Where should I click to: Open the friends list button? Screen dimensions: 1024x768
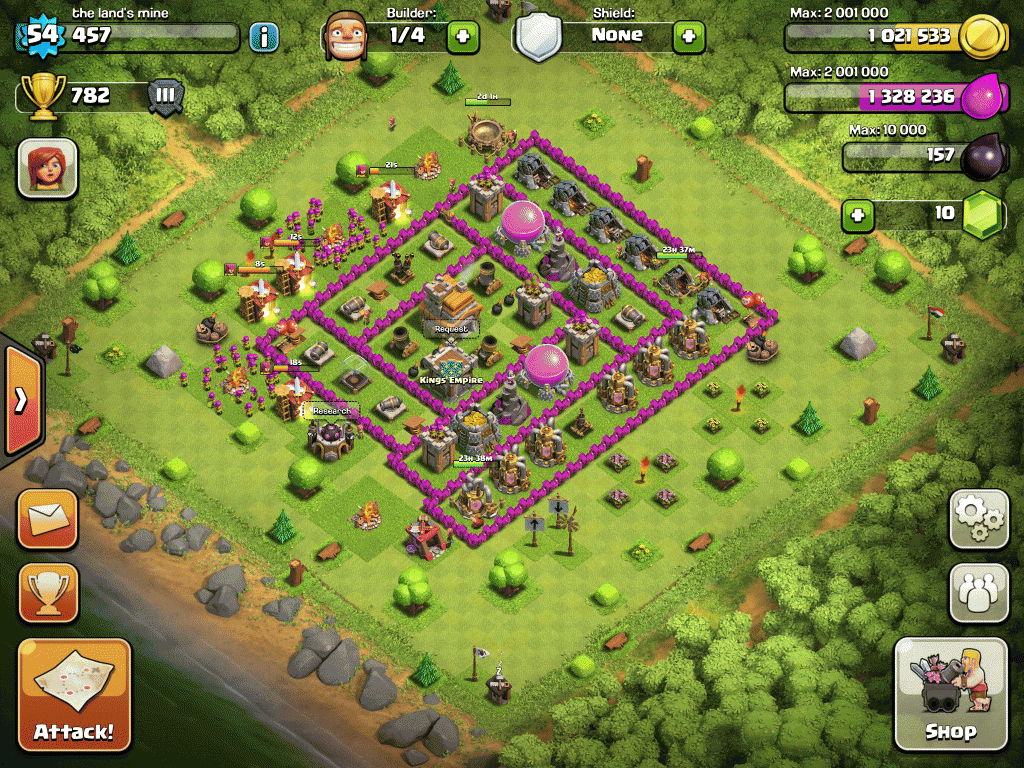978,593
